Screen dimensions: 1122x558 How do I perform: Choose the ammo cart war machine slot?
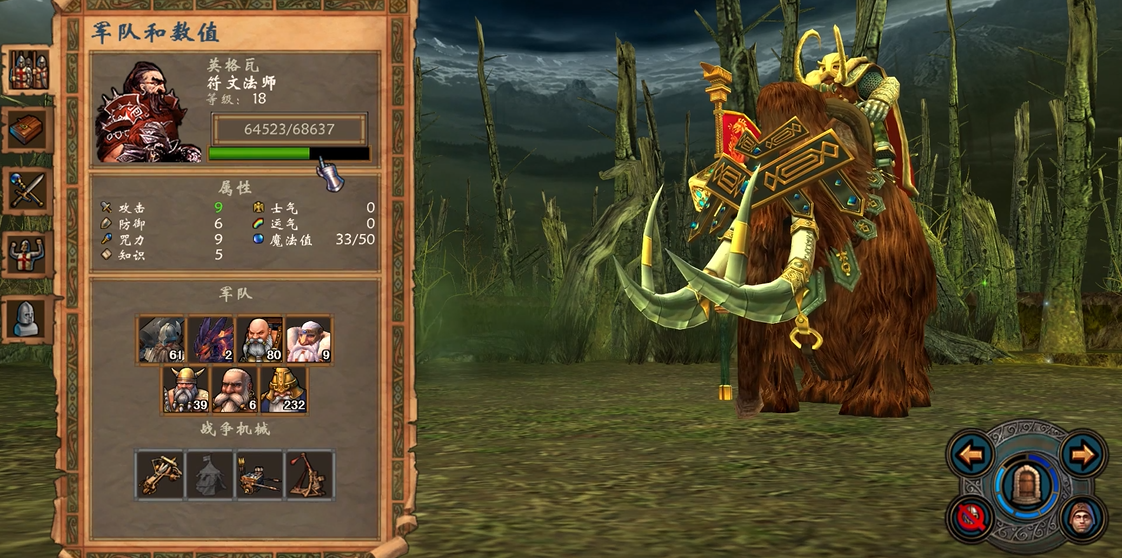coord(259,475)
